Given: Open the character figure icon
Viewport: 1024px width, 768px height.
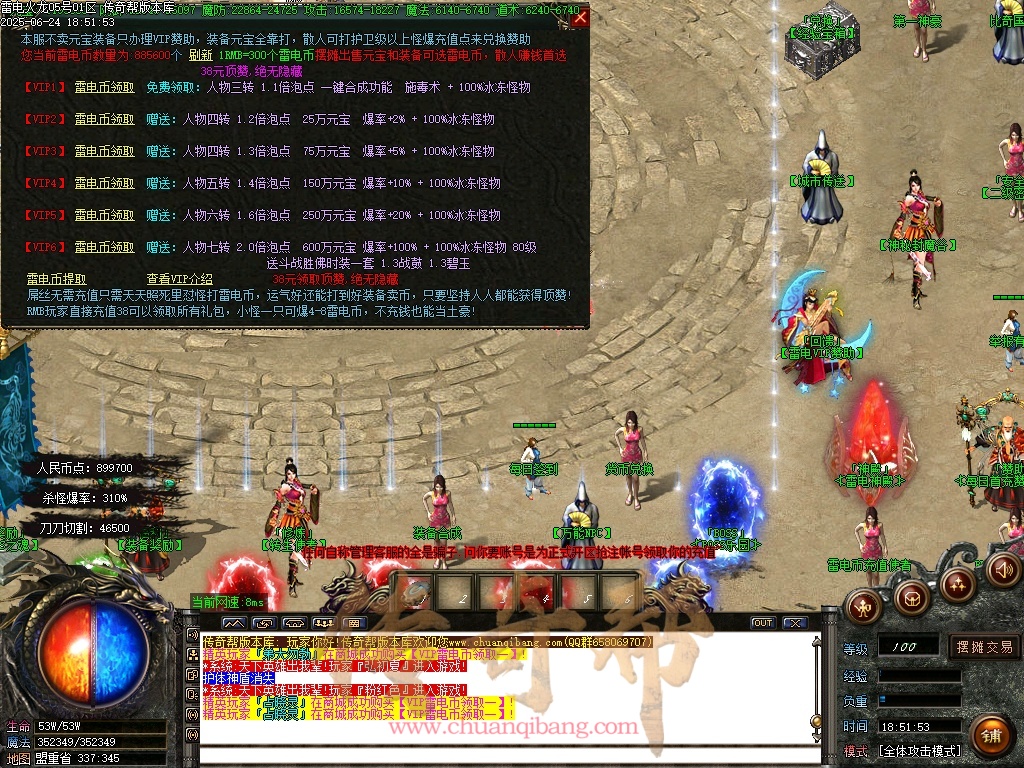Looking at the screenshot, I should (863, 604).
